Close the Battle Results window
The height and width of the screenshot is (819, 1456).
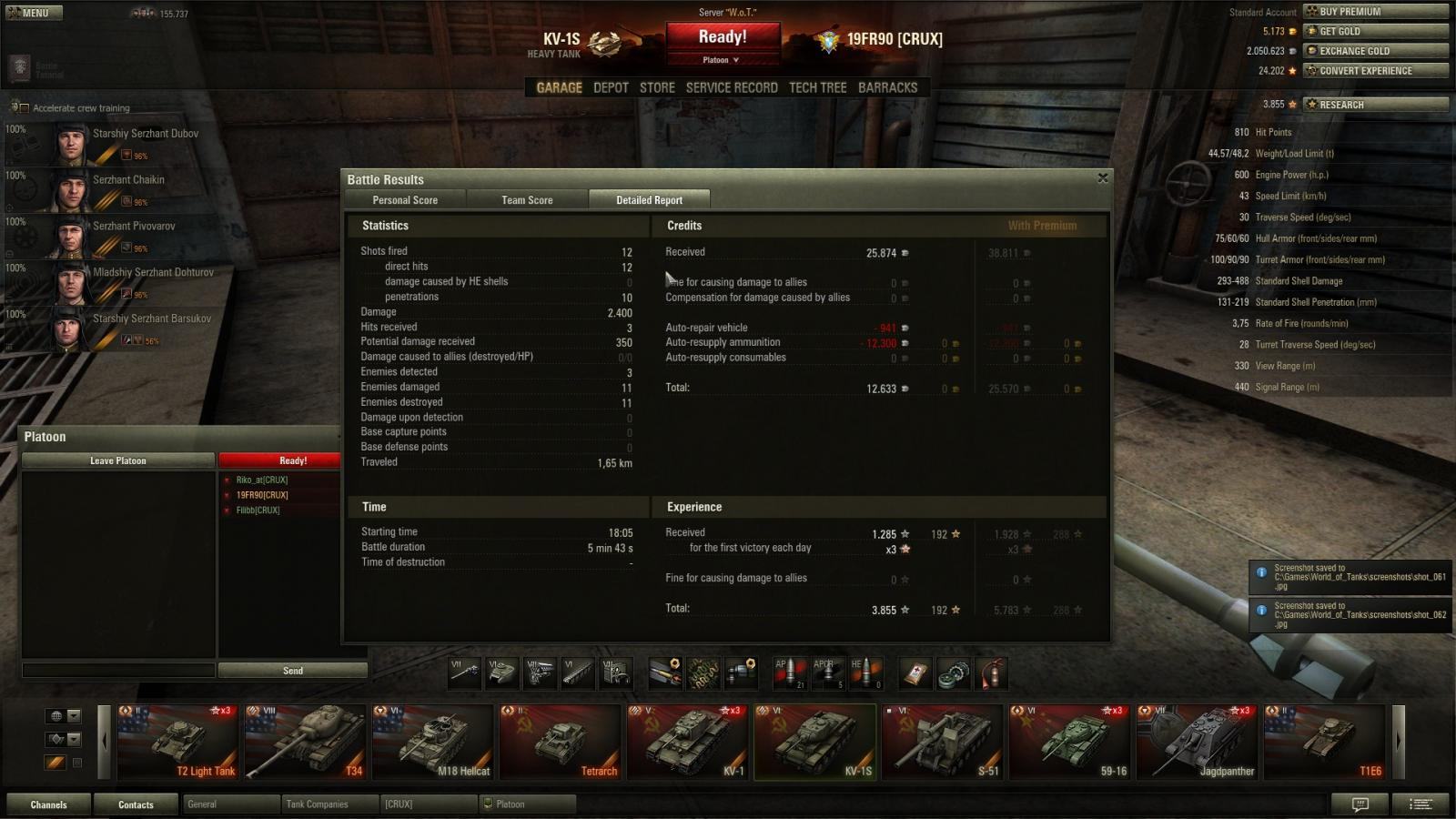[1102, 178]
